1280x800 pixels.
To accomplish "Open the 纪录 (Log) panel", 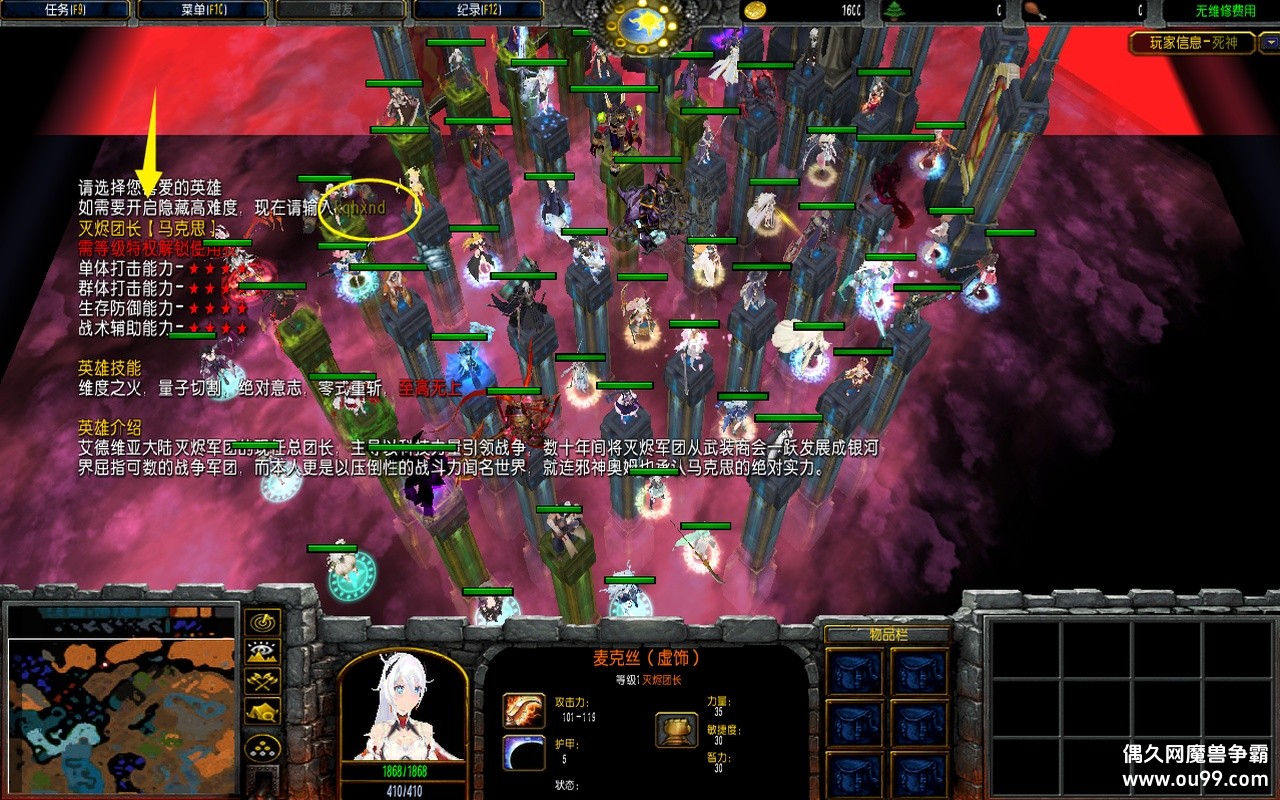I will [478, 11].
